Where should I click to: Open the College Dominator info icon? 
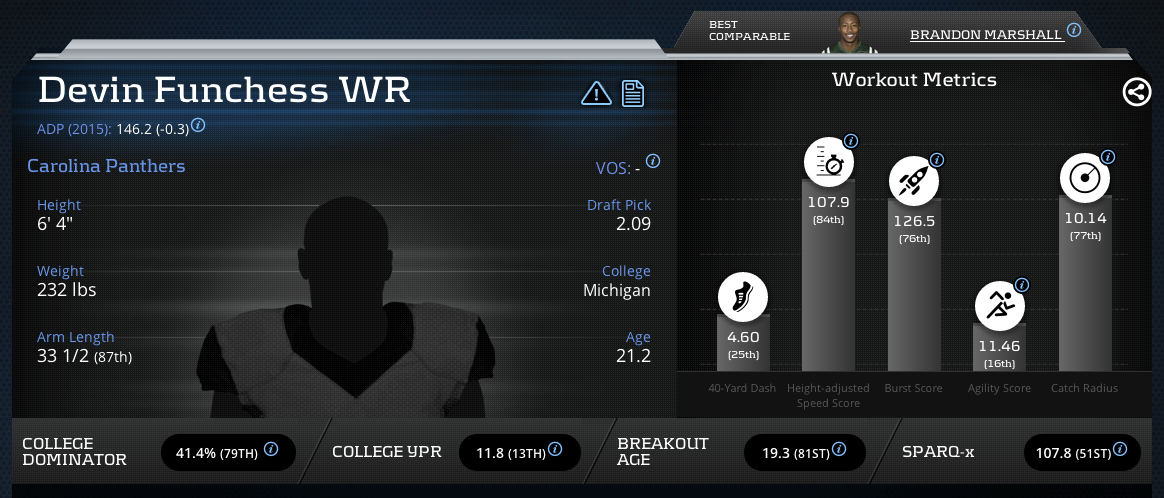[271, 451]
